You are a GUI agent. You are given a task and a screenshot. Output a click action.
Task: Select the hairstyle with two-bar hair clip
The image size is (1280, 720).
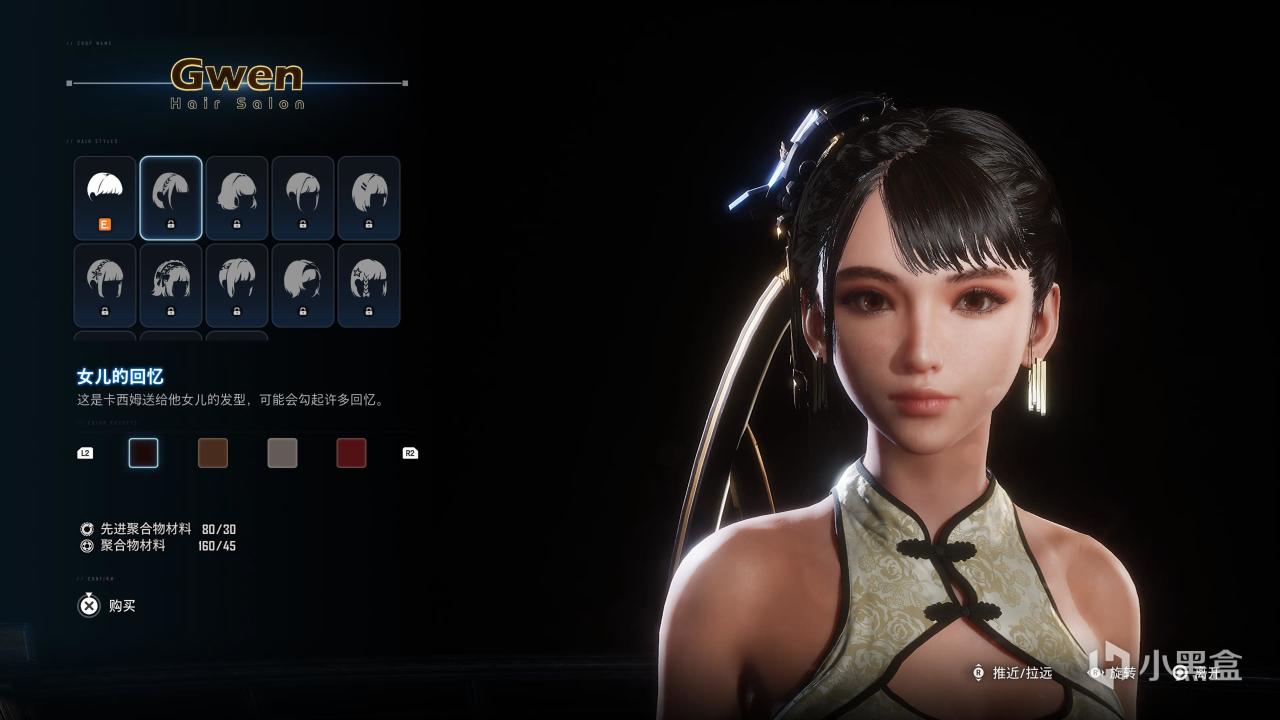click(x=369, y=198)
